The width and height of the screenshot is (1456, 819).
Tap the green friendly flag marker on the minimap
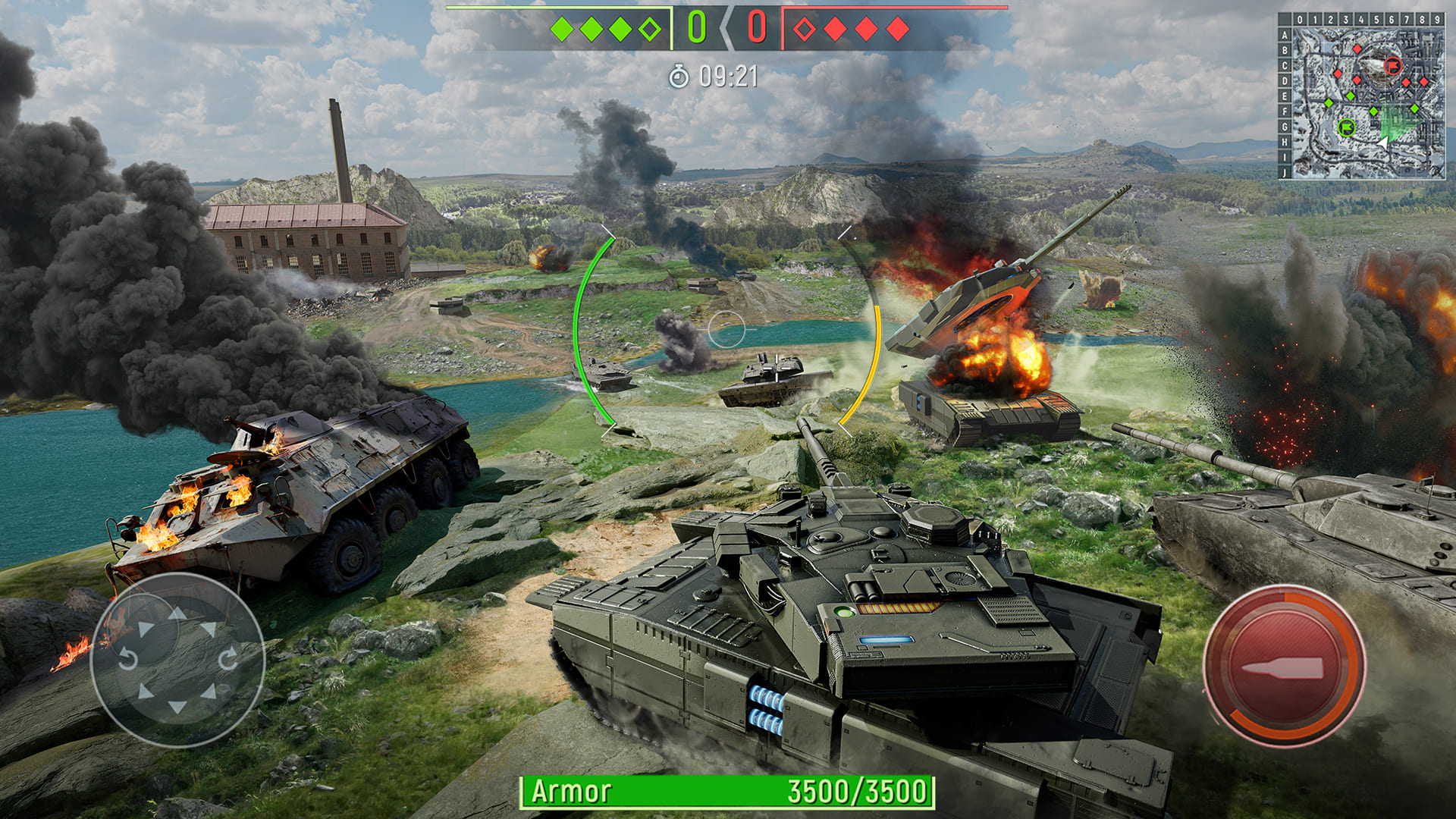coord(1346,127)
